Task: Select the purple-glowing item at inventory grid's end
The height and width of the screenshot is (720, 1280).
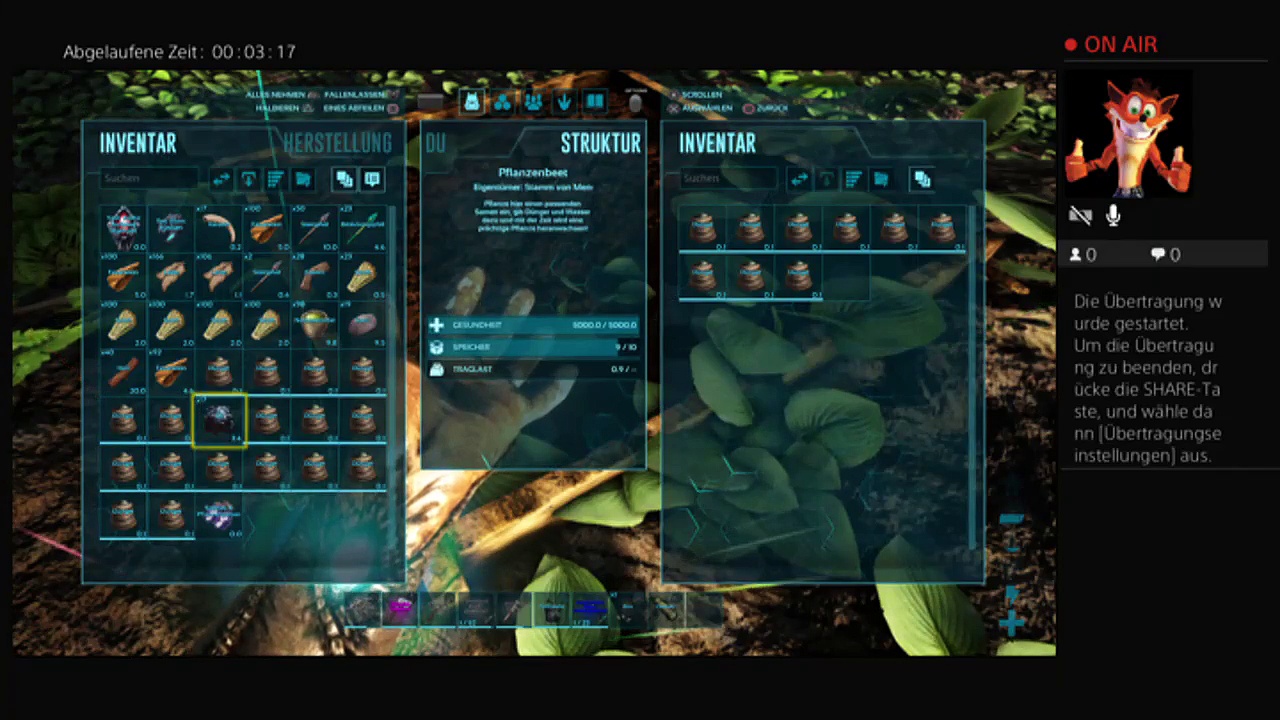Action: tap(219, 516)
